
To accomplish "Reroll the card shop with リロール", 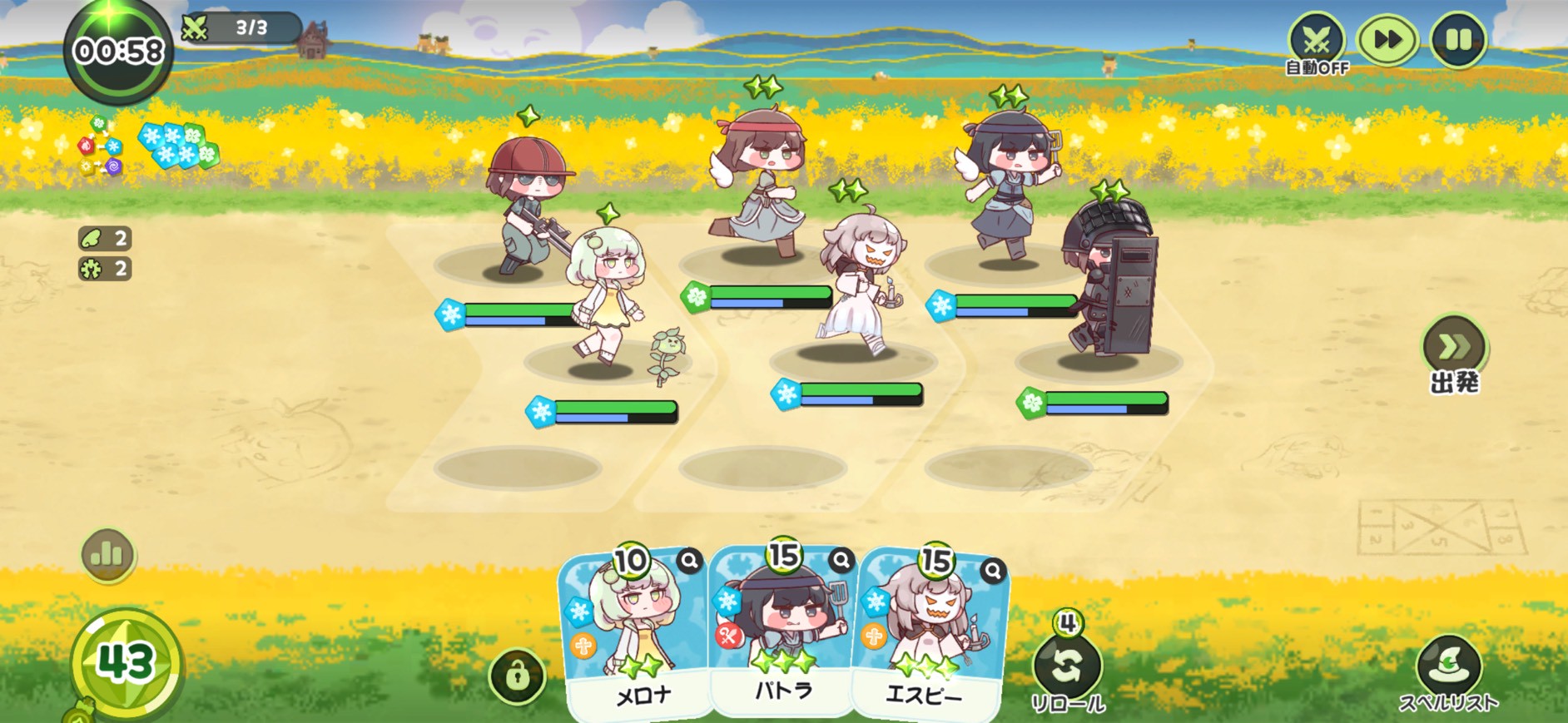I will tap(1068, 666).
